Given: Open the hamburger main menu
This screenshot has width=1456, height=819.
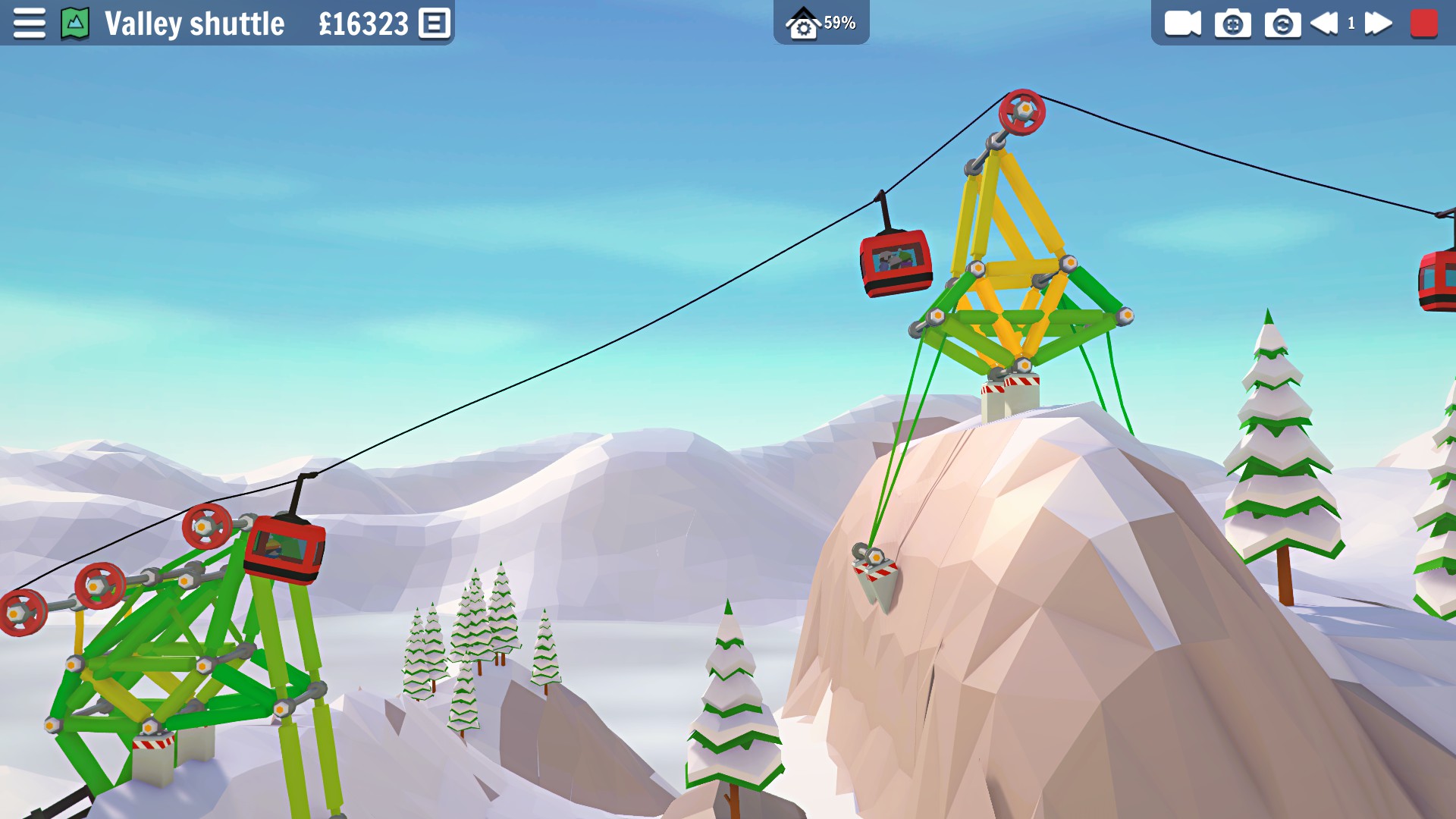Looking at the screenshot, I should coord(29,24).
